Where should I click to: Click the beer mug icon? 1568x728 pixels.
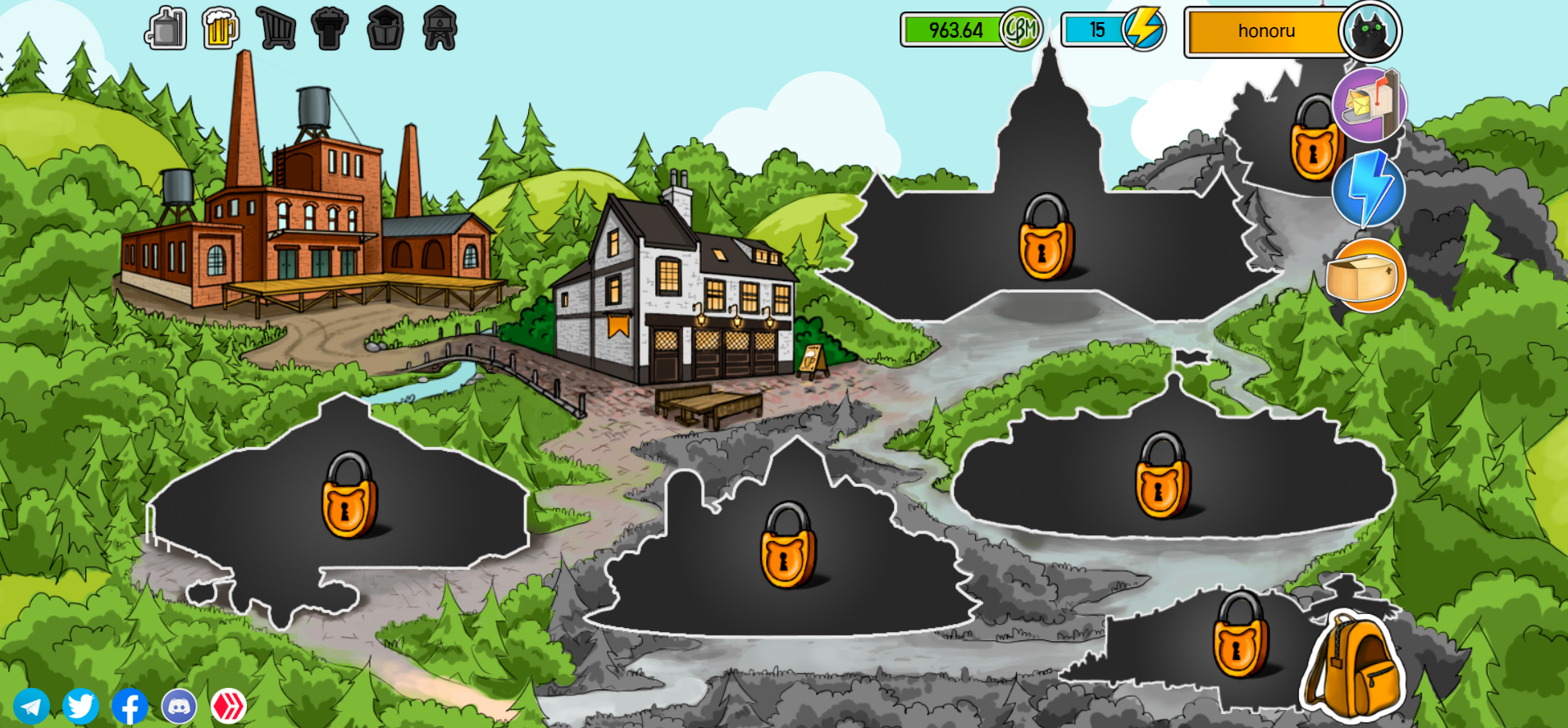pos(220,29)
